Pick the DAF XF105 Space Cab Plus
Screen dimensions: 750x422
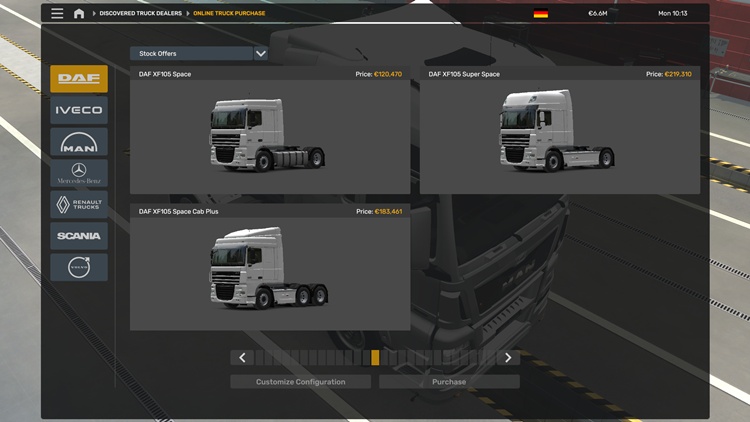(270, 268)
